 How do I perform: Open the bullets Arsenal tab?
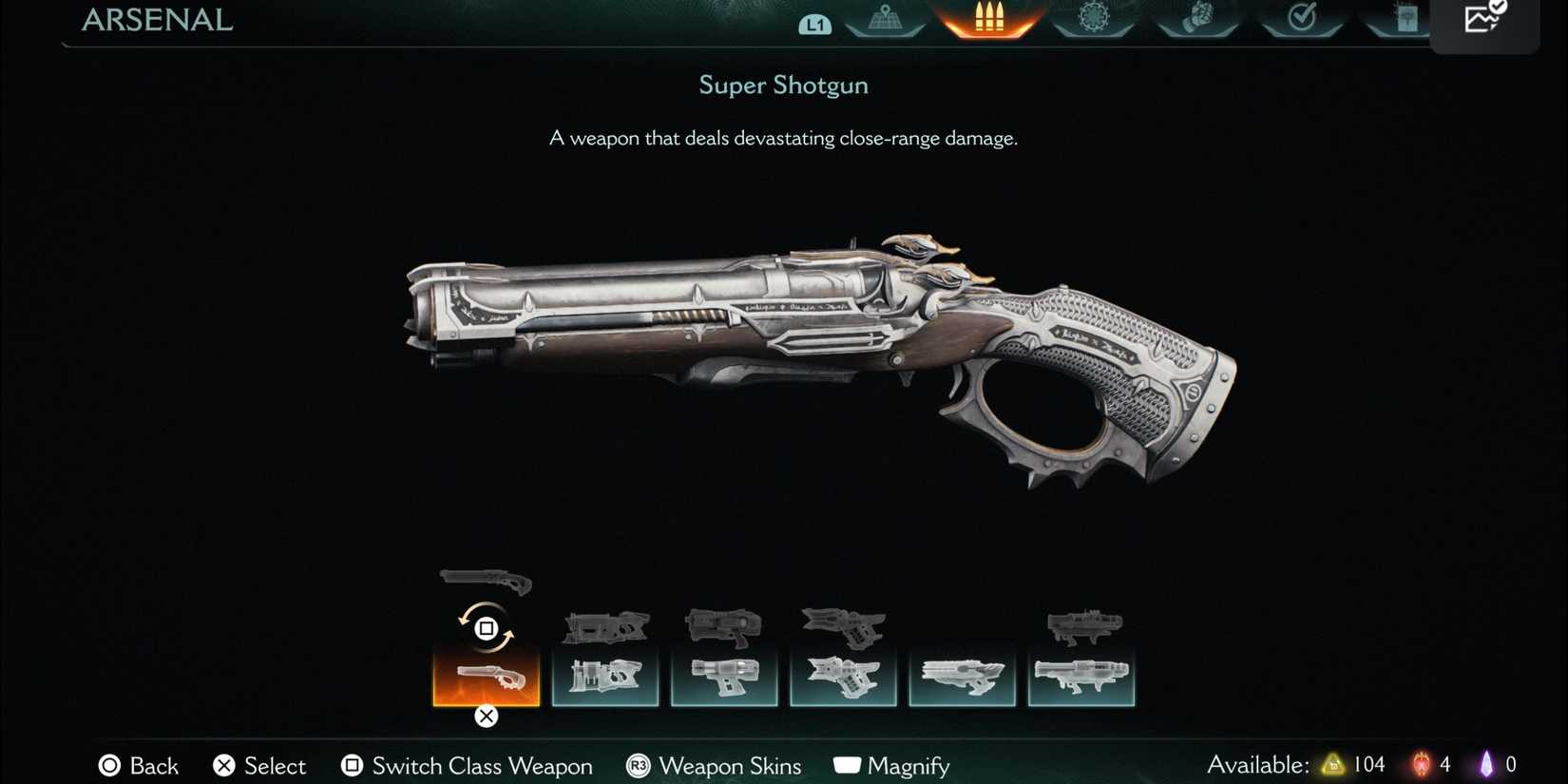[x=988, y=19]
